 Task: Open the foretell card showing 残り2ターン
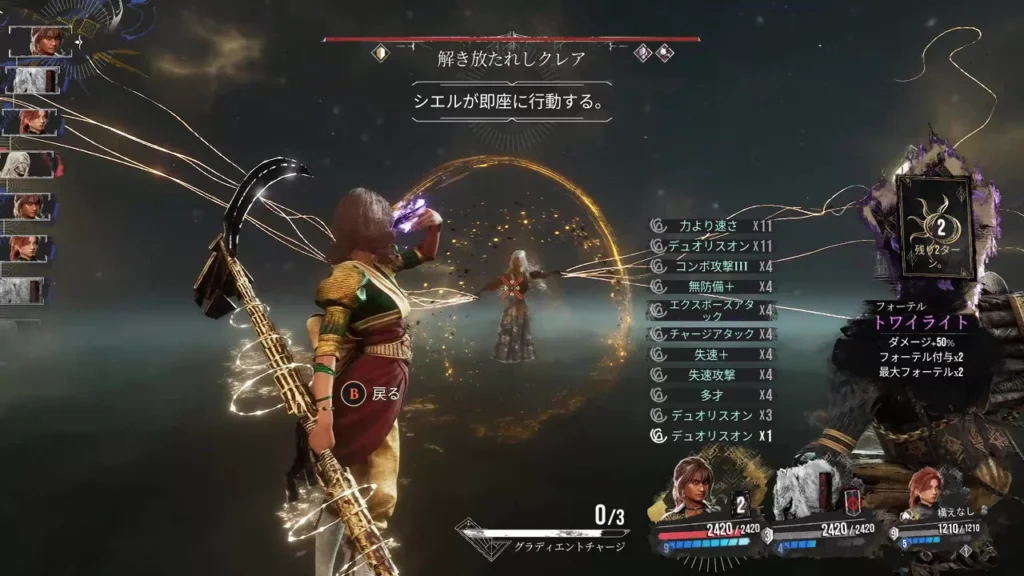pos(935,227)
